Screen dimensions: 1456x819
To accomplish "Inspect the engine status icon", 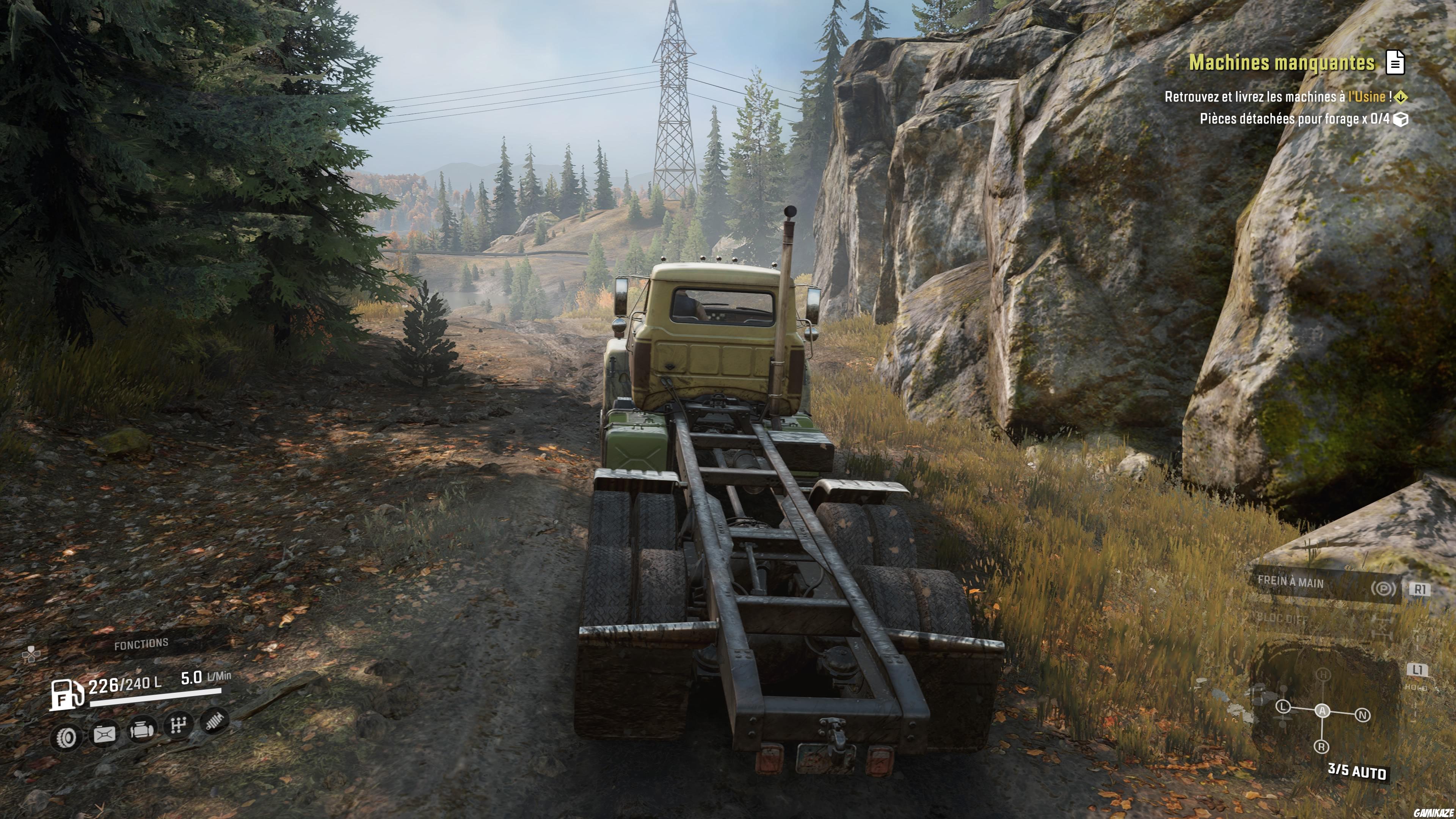I will click(x=142, y=729).
